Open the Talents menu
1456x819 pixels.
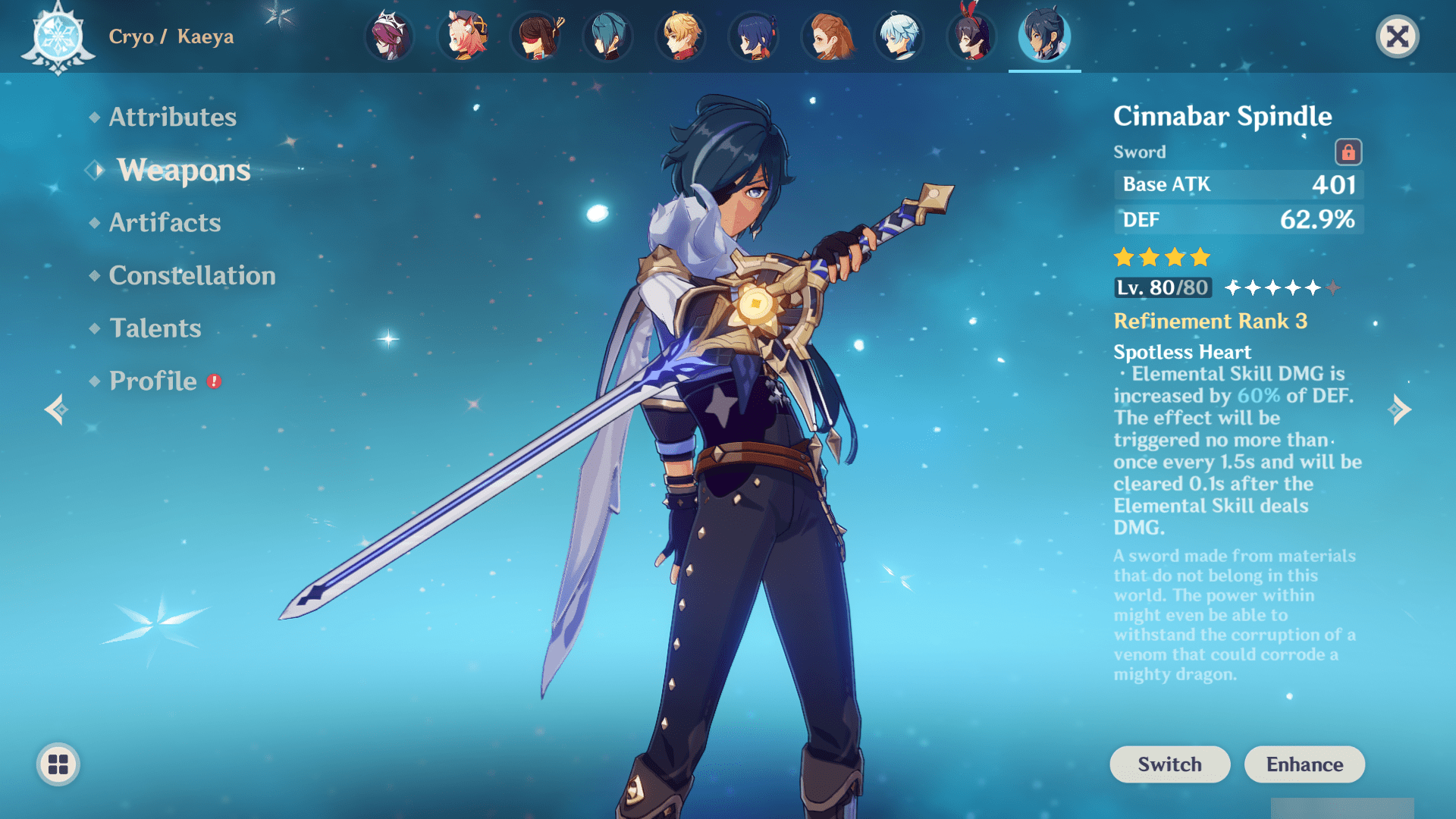pos(155,328)
